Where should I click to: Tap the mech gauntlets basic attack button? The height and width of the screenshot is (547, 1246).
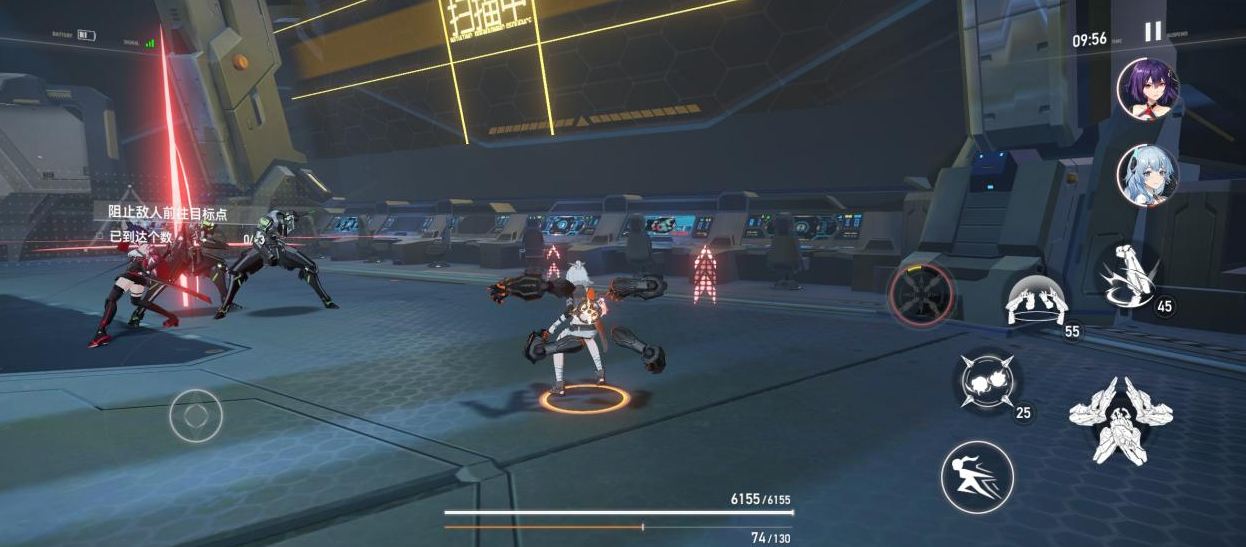(1120, 419)
